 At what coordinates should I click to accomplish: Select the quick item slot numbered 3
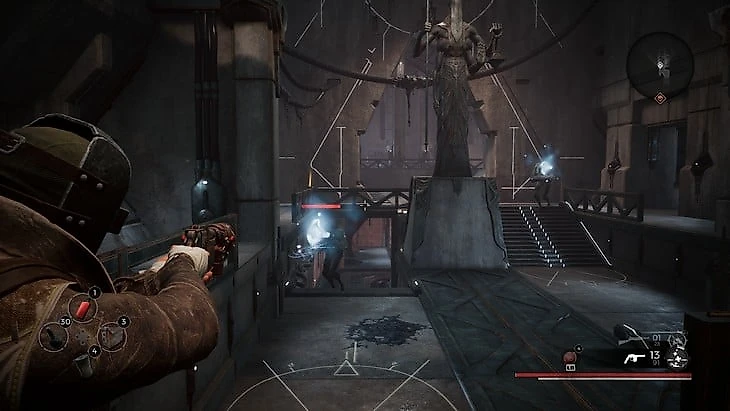[112, 336]
